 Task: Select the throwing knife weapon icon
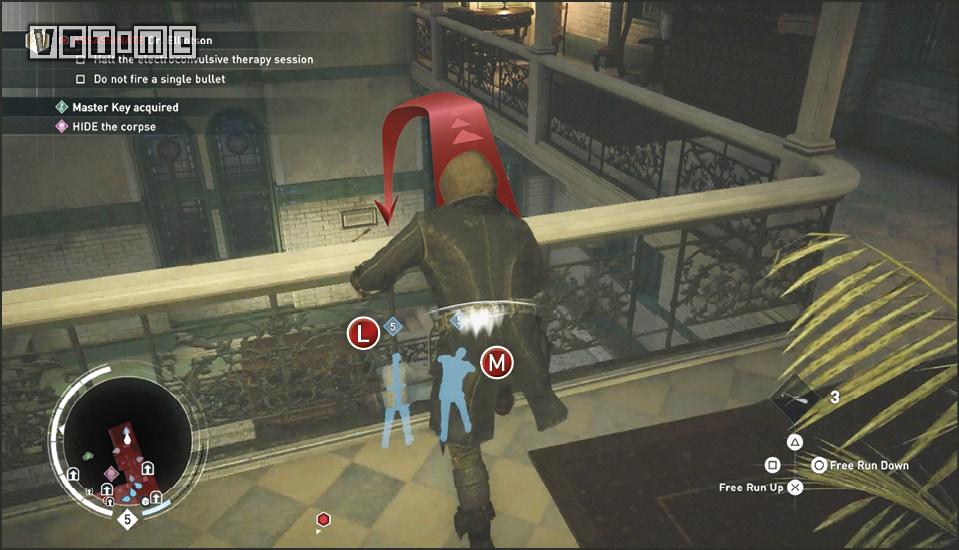(802, 397)
